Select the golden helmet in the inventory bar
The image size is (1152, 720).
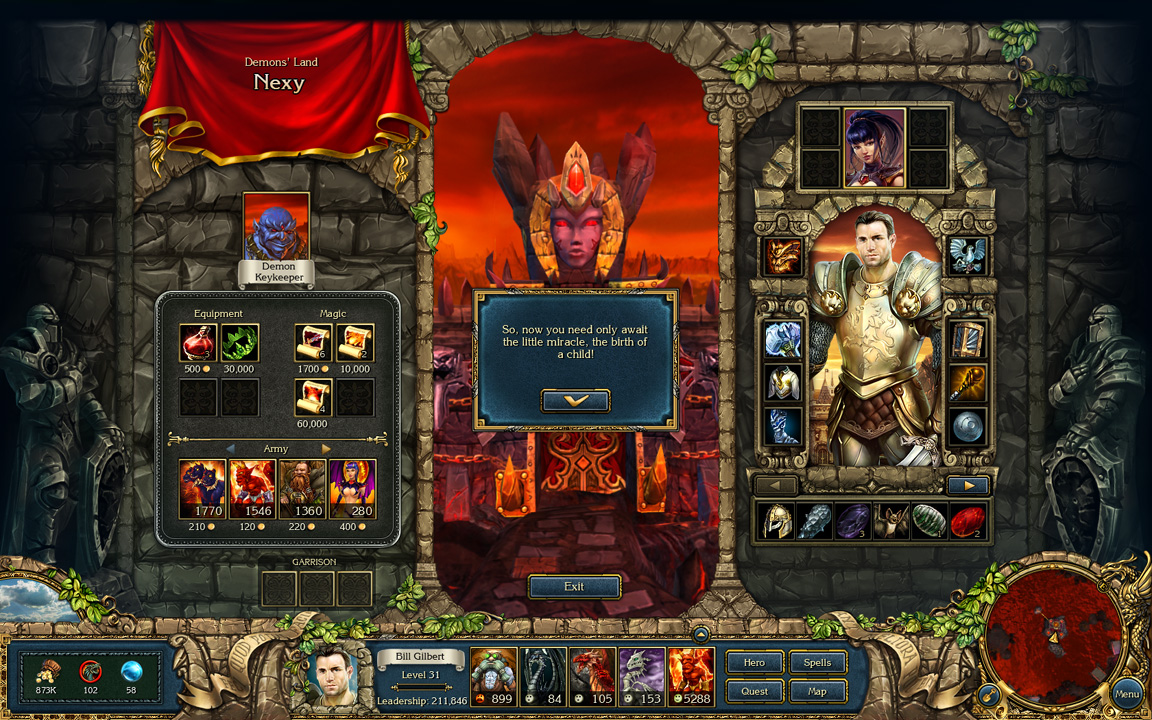[775, 521]
